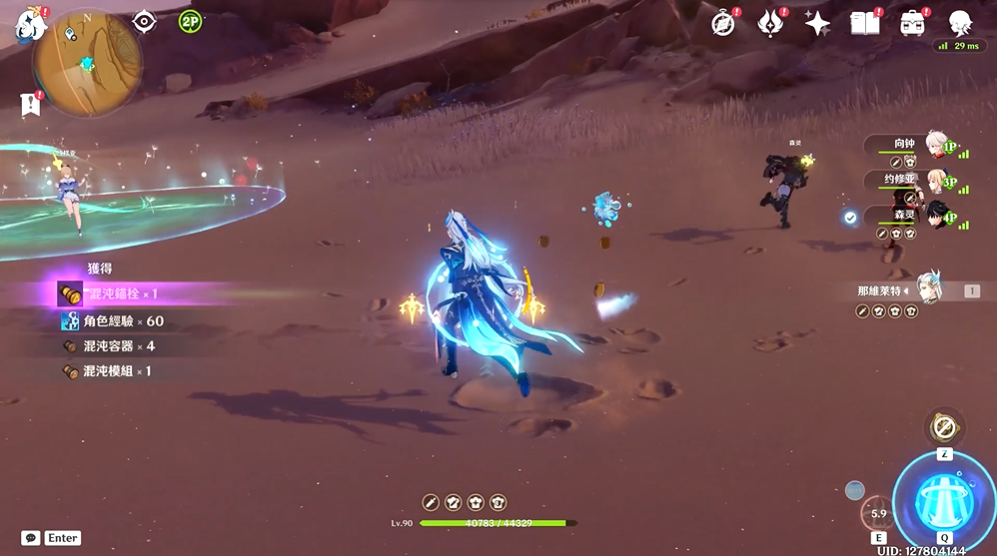Use the round gadget icon above burst
Viewport: 997px width, 556px height.
(943, 427)
